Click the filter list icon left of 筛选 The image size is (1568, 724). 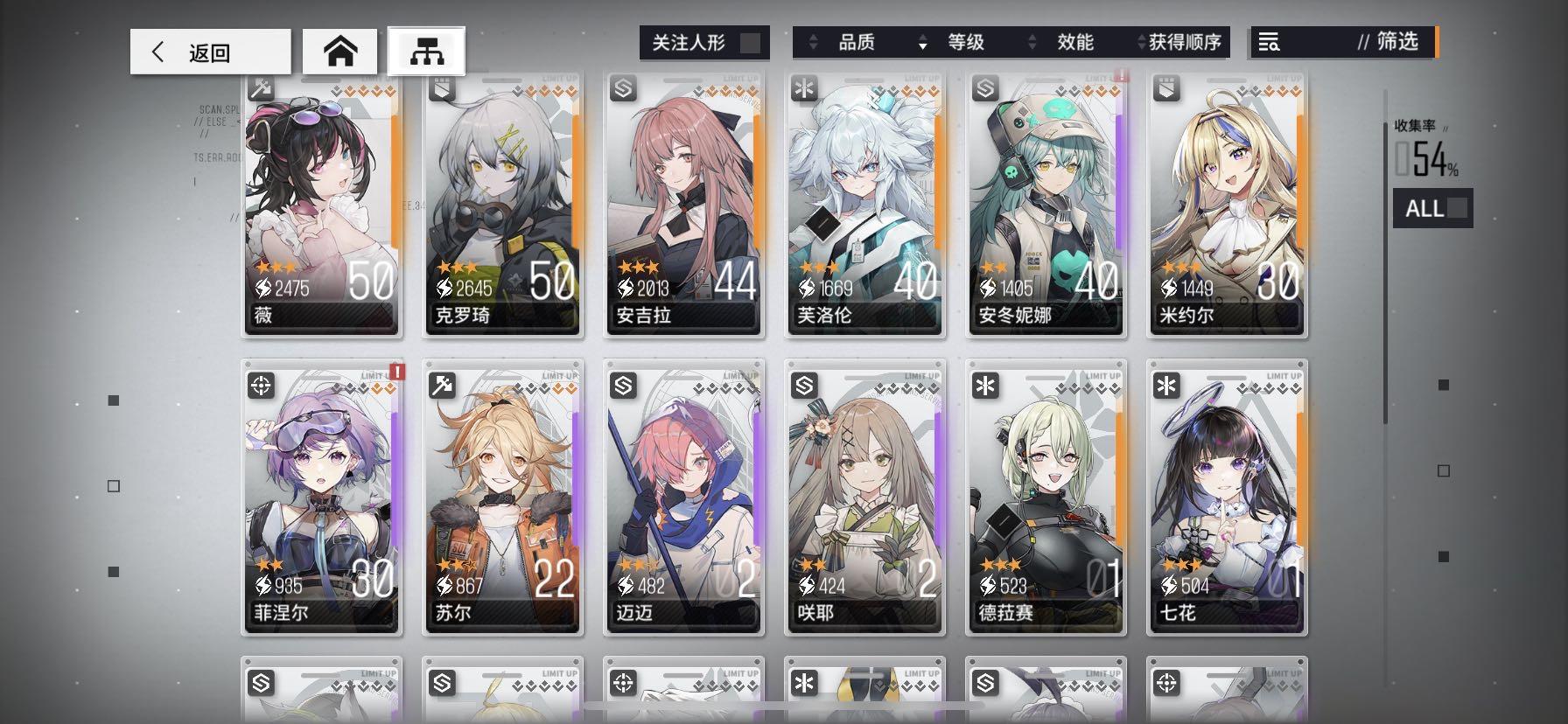[x=1270, y=40]
